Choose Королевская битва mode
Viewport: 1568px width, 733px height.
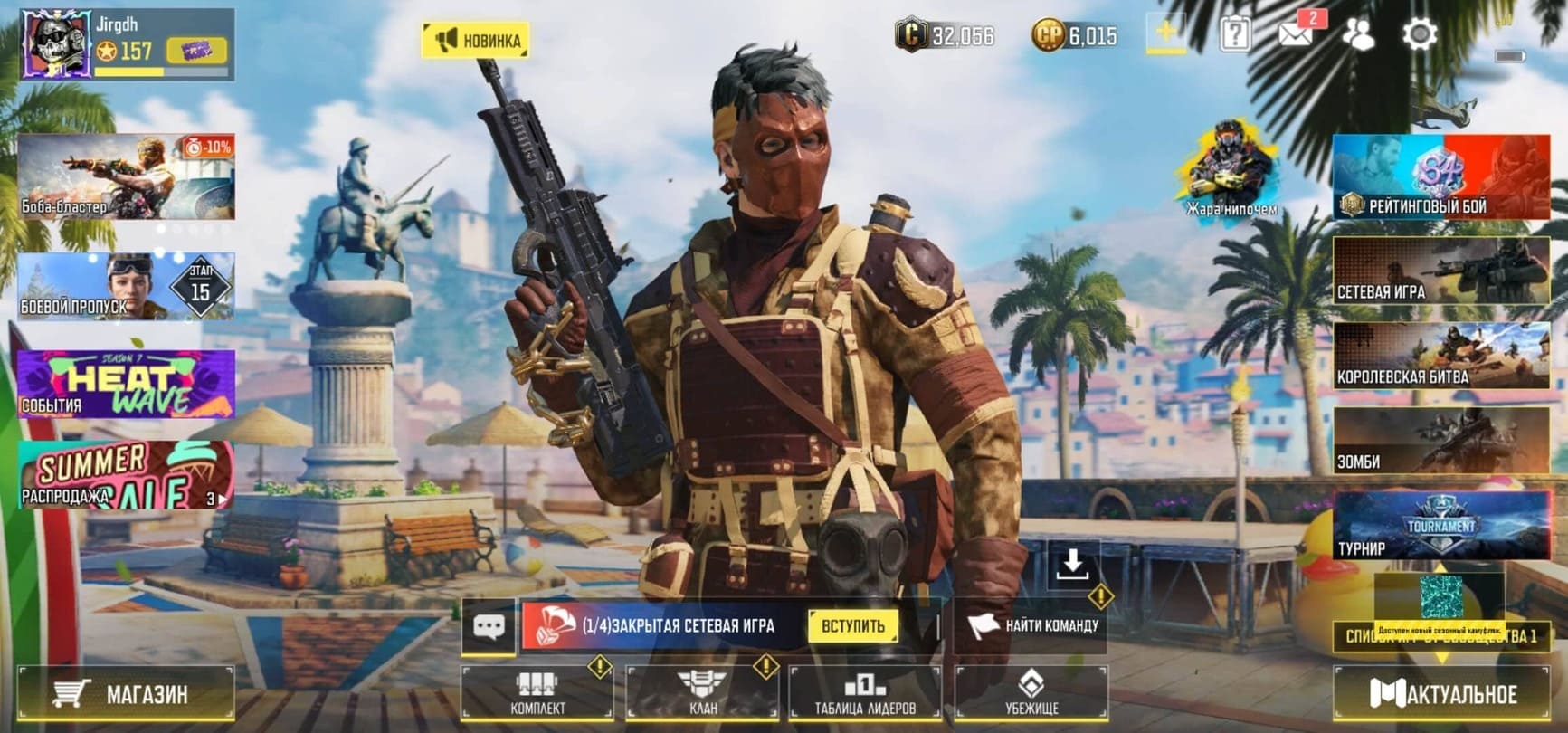pos(1440,357)
